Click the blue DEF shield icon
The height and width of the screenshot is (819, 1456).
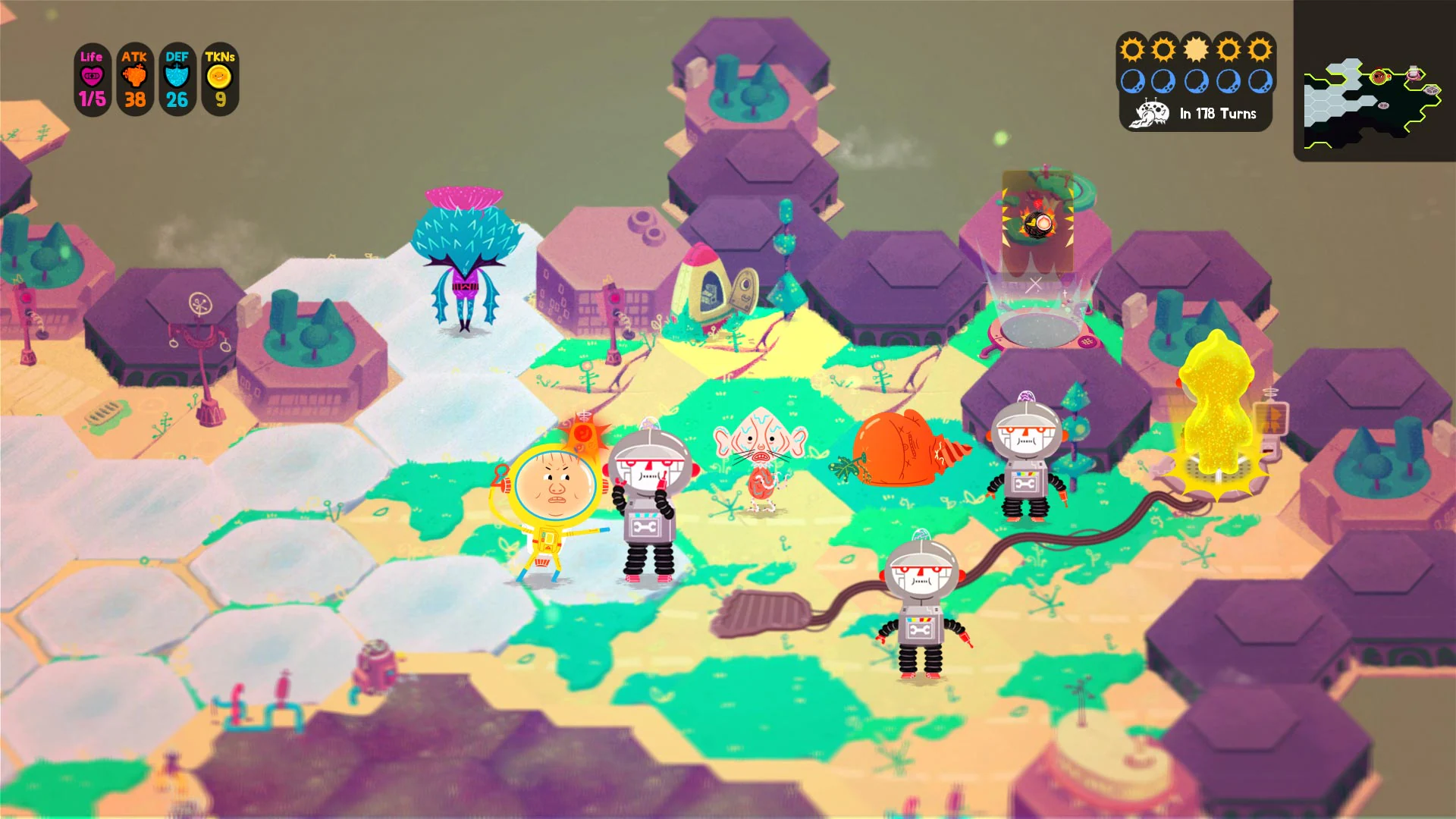pyautogui.click(x=177, y=76)
